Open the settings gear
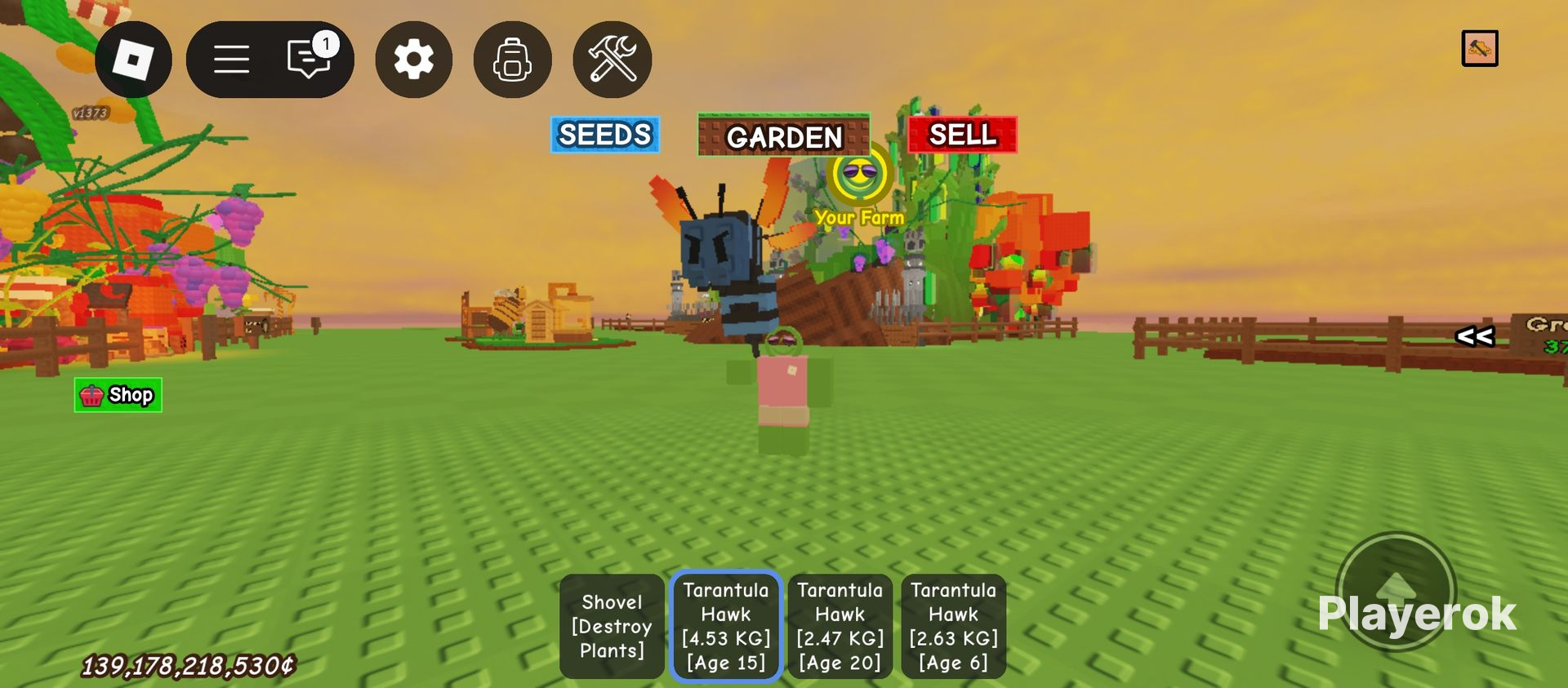Screen dimensions: 1568x688 413,59
